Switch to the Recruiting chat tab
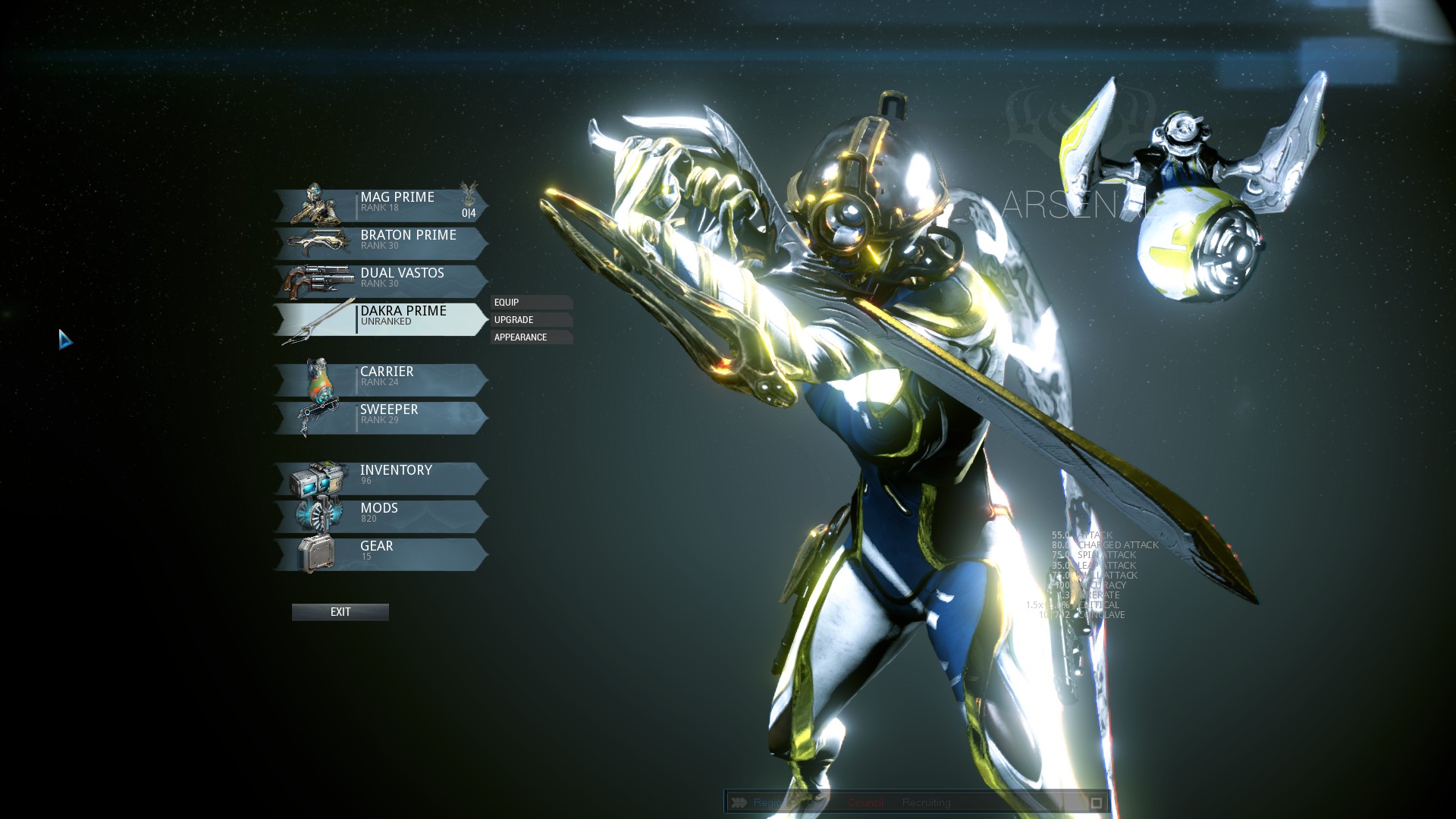The width and height of the screenshot is (1456, 819). click(x=926, y=802)
